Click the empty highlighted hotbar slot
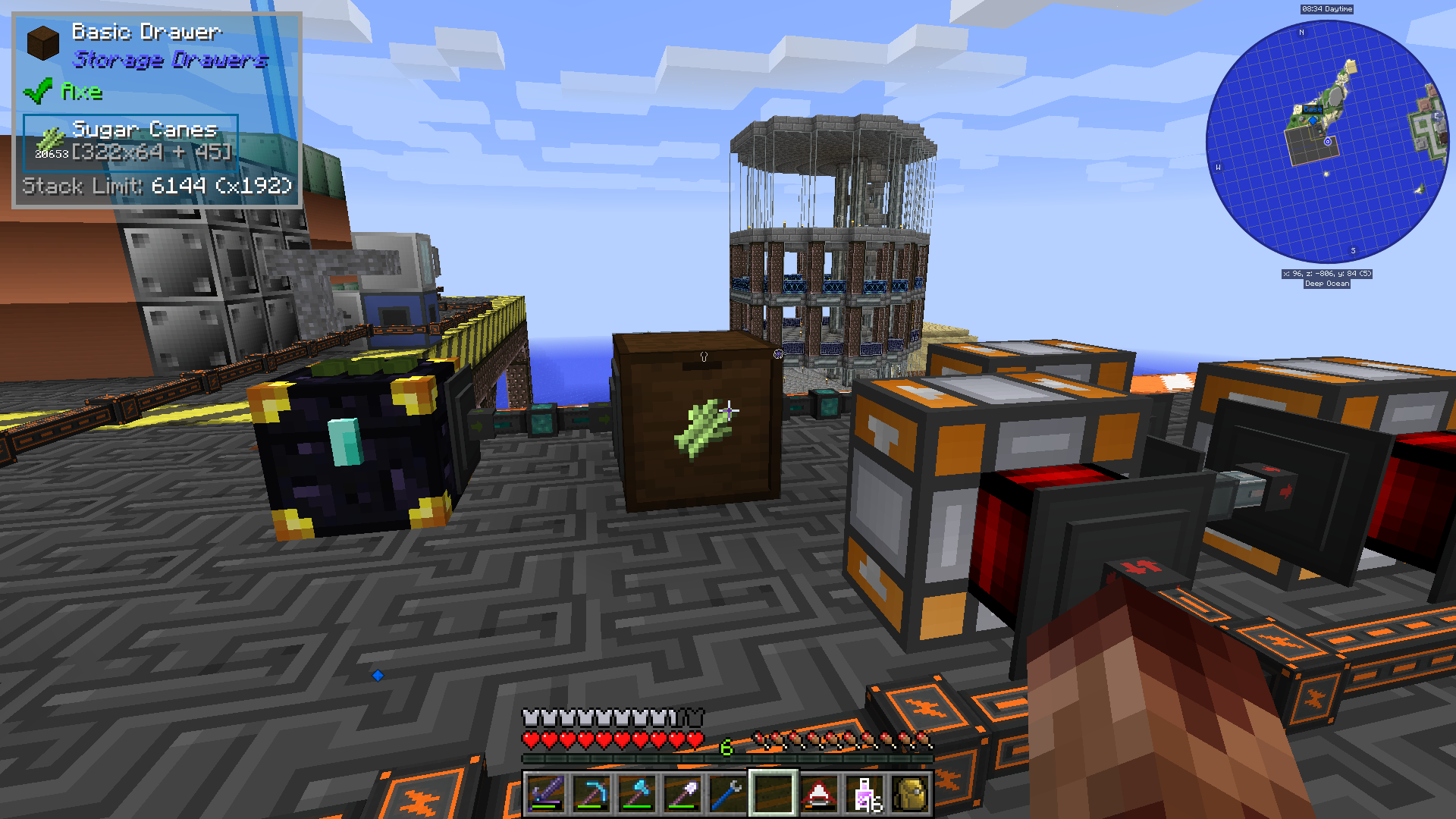Viewport: 1456px width, 819px height. click(773, 794)
